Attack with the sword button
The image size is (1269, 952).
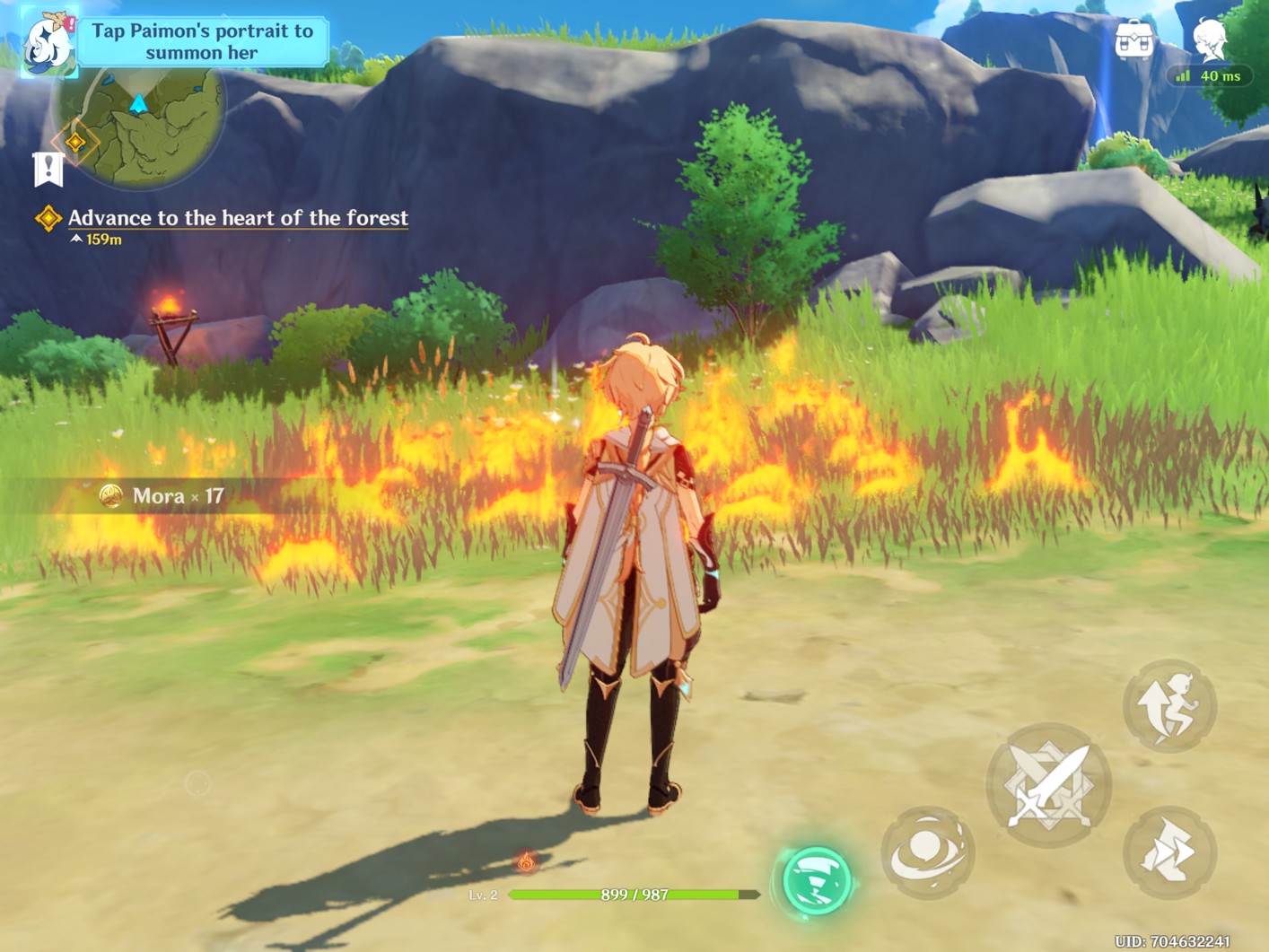[x=1048, y=785]
